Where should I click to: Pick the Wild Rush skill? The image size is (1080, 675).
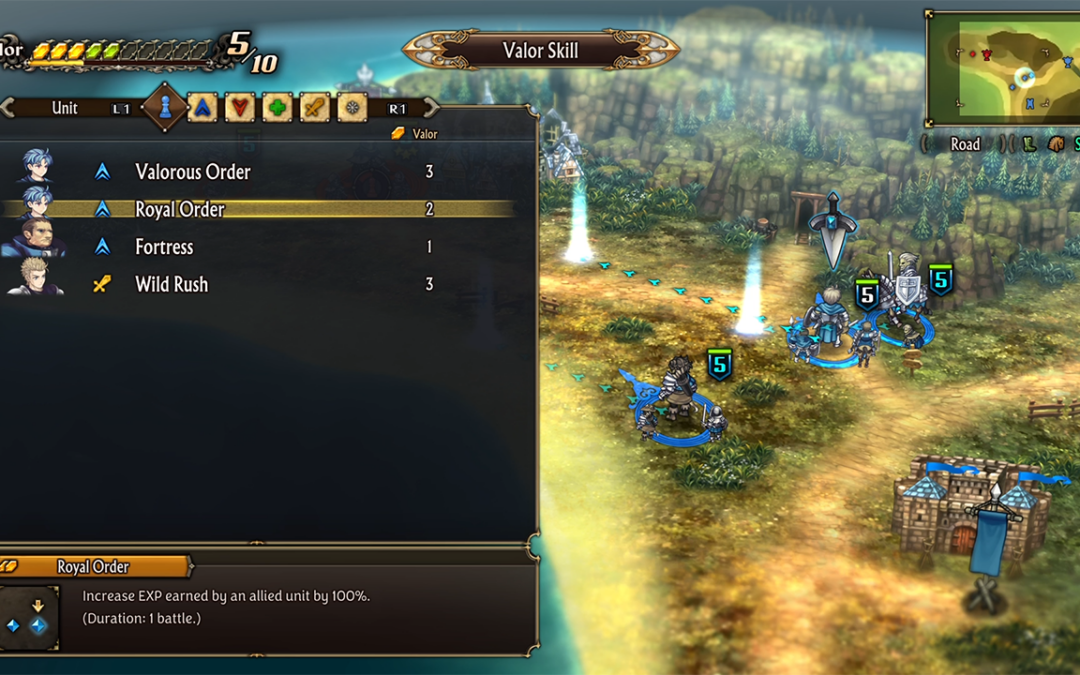(x=171, y=284)
